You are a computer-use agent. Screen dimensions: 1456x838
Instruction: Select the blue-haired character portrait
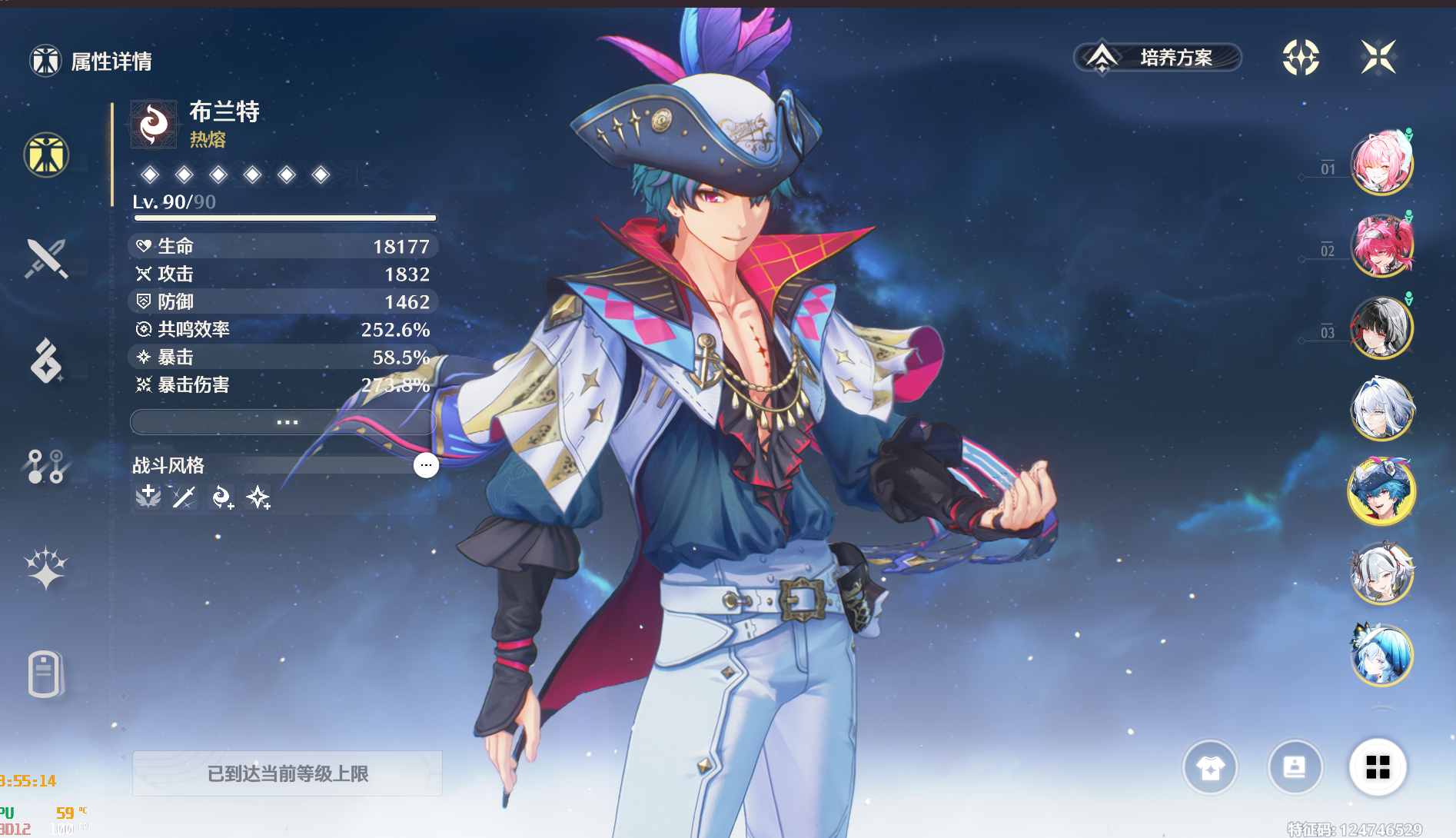[x=1381, y=655]
